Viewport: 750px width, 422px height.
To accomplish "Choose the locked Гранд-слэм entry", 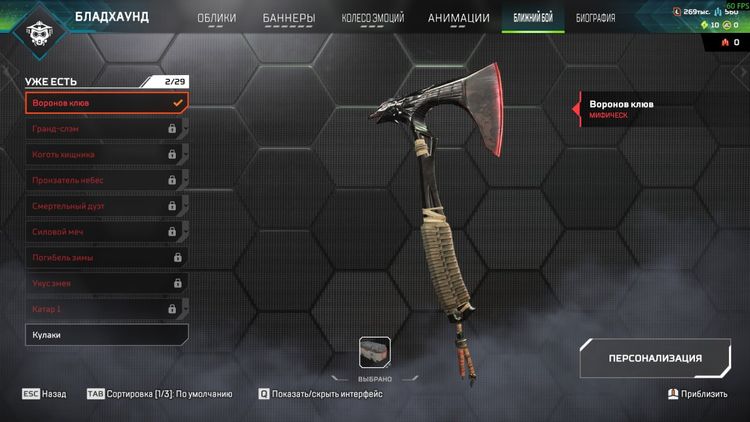I will (106, 128).
